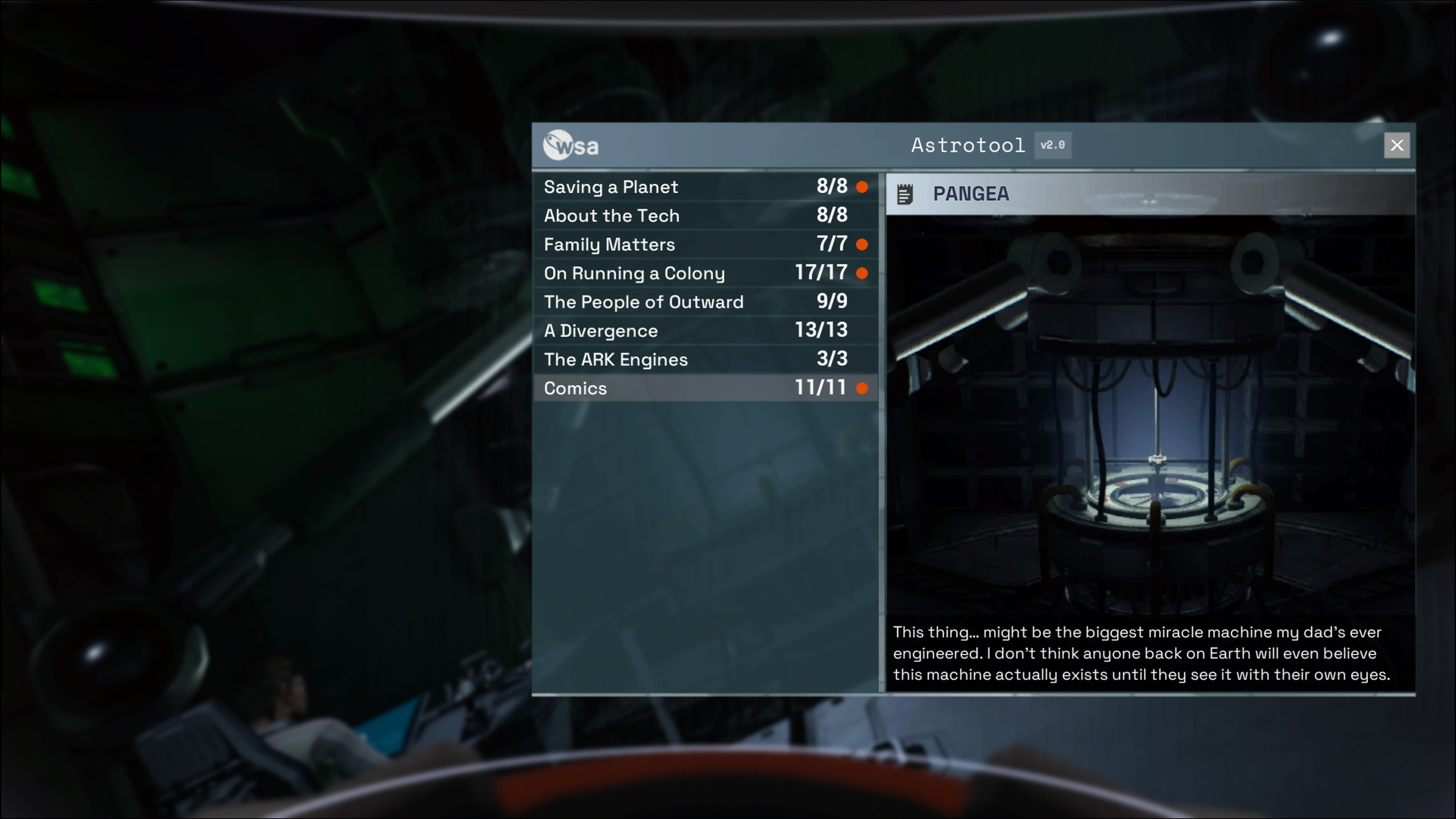Click the PANGEA machine preview image

click(x=1151, y=416)
